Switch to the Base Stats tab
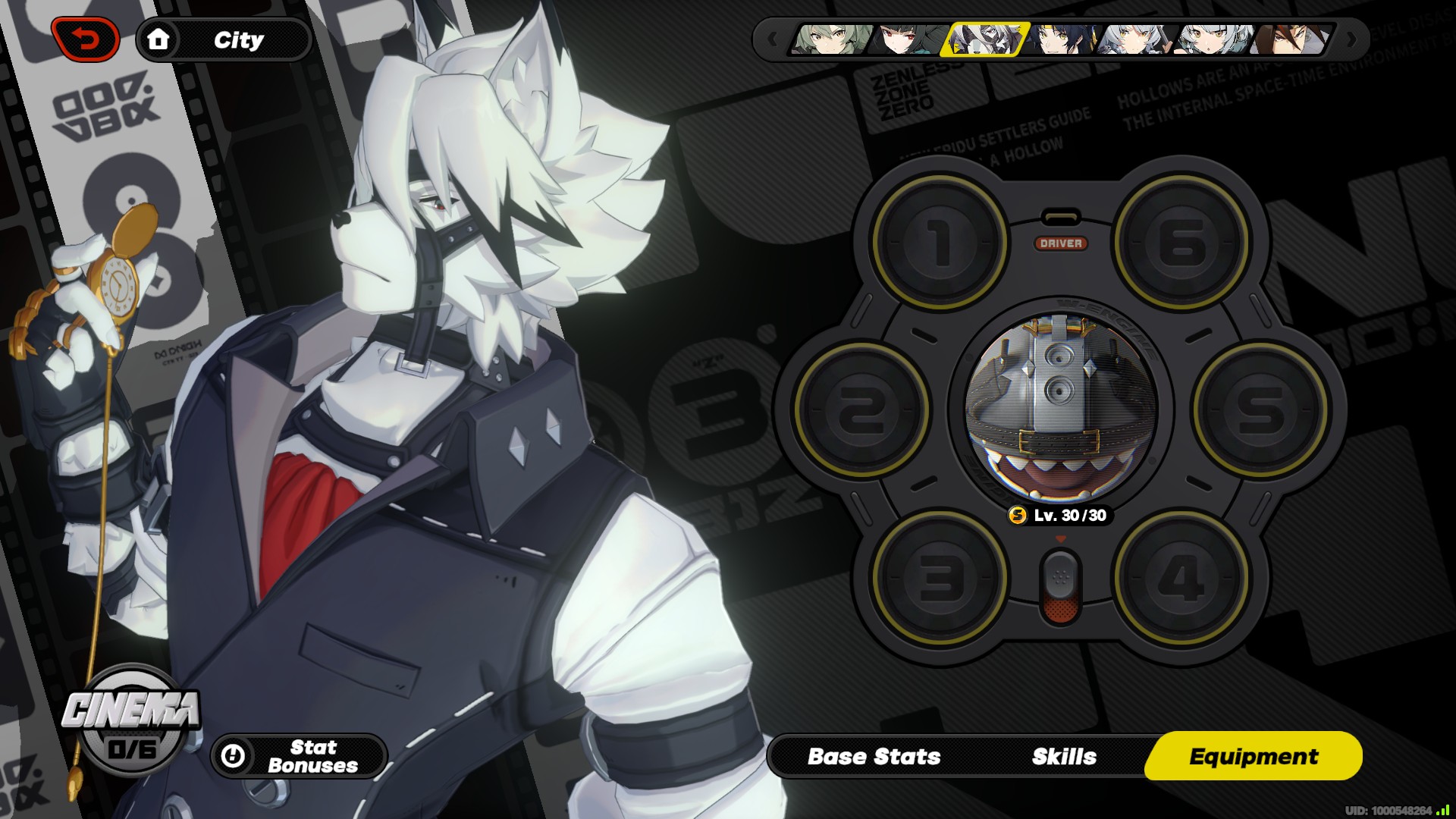This screenshot has height=819, width=1456. (x=874, y=756)
